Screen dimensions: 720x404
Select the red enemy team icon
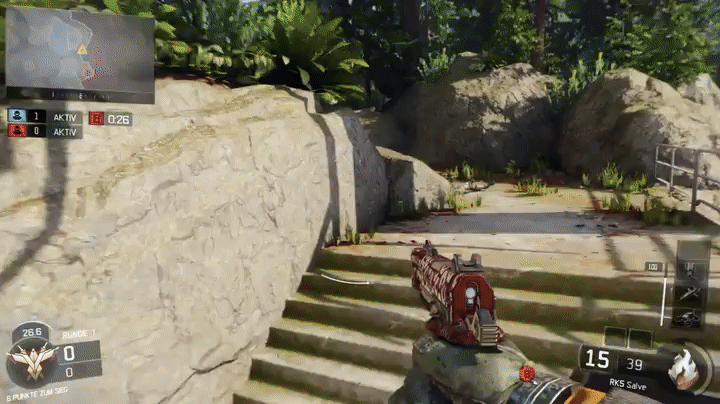click(17, 131)
